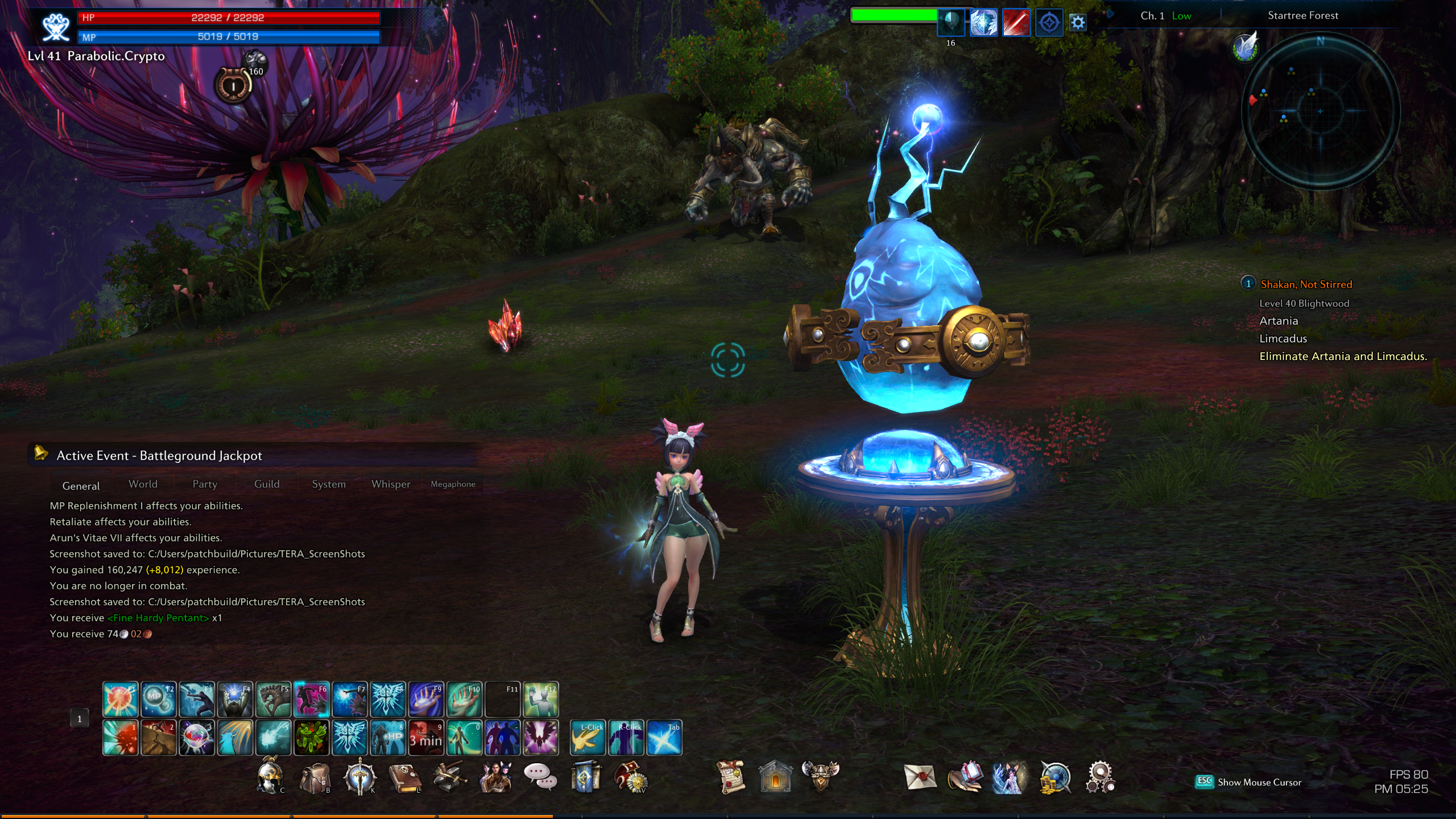Open the chat bubbles social icon
The width and height of the screenshot is (1456, 819).
(540, 776)
